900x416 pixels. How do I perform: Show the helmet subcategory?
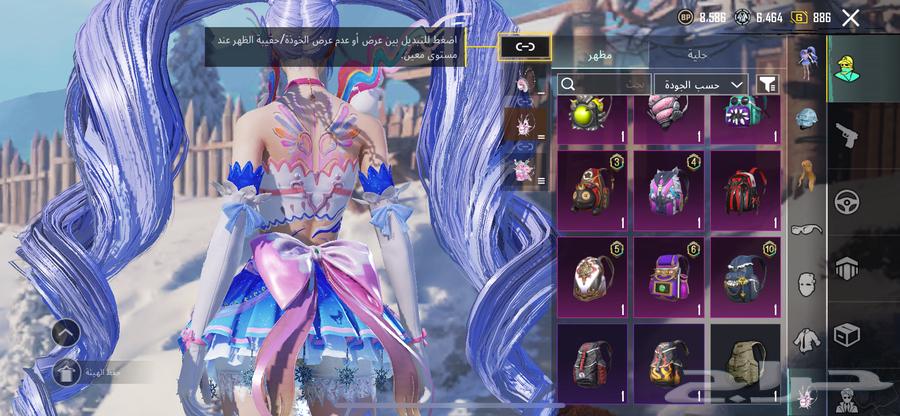pyautogui.click(x=807, y=119)
